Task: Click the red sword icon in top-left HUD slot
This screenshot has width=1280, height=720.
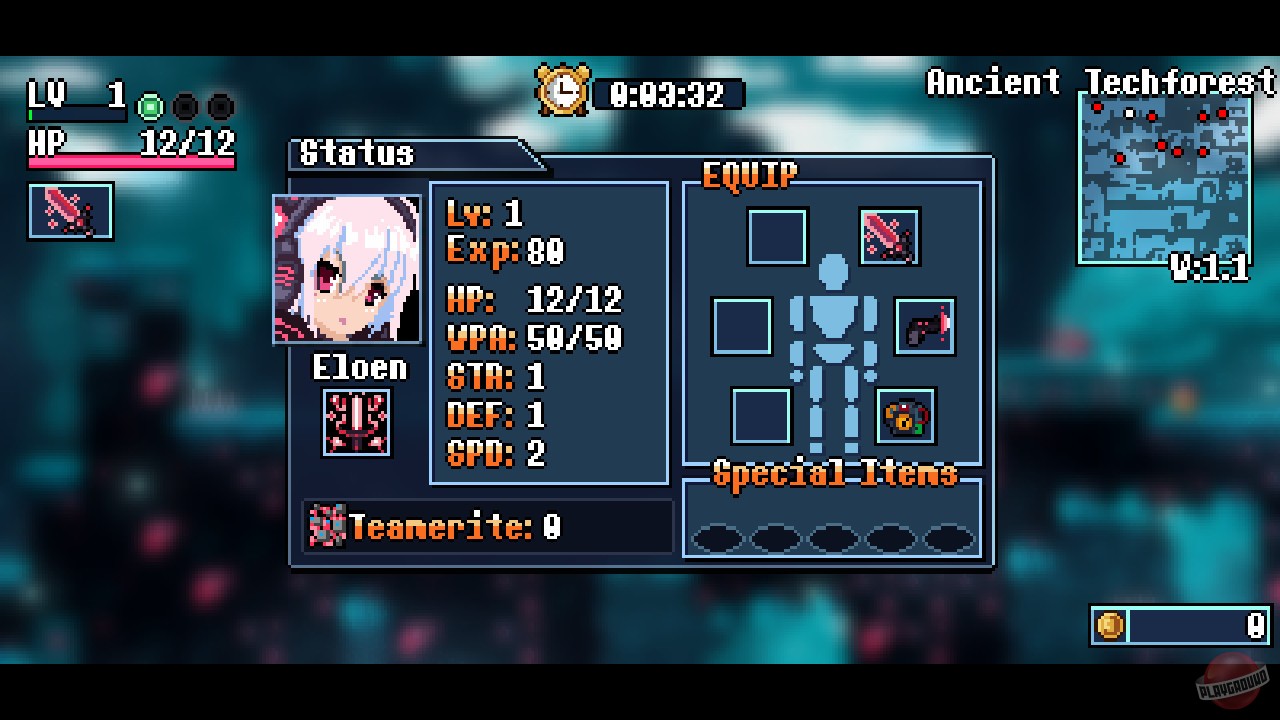Action: [x=68, y=211]
